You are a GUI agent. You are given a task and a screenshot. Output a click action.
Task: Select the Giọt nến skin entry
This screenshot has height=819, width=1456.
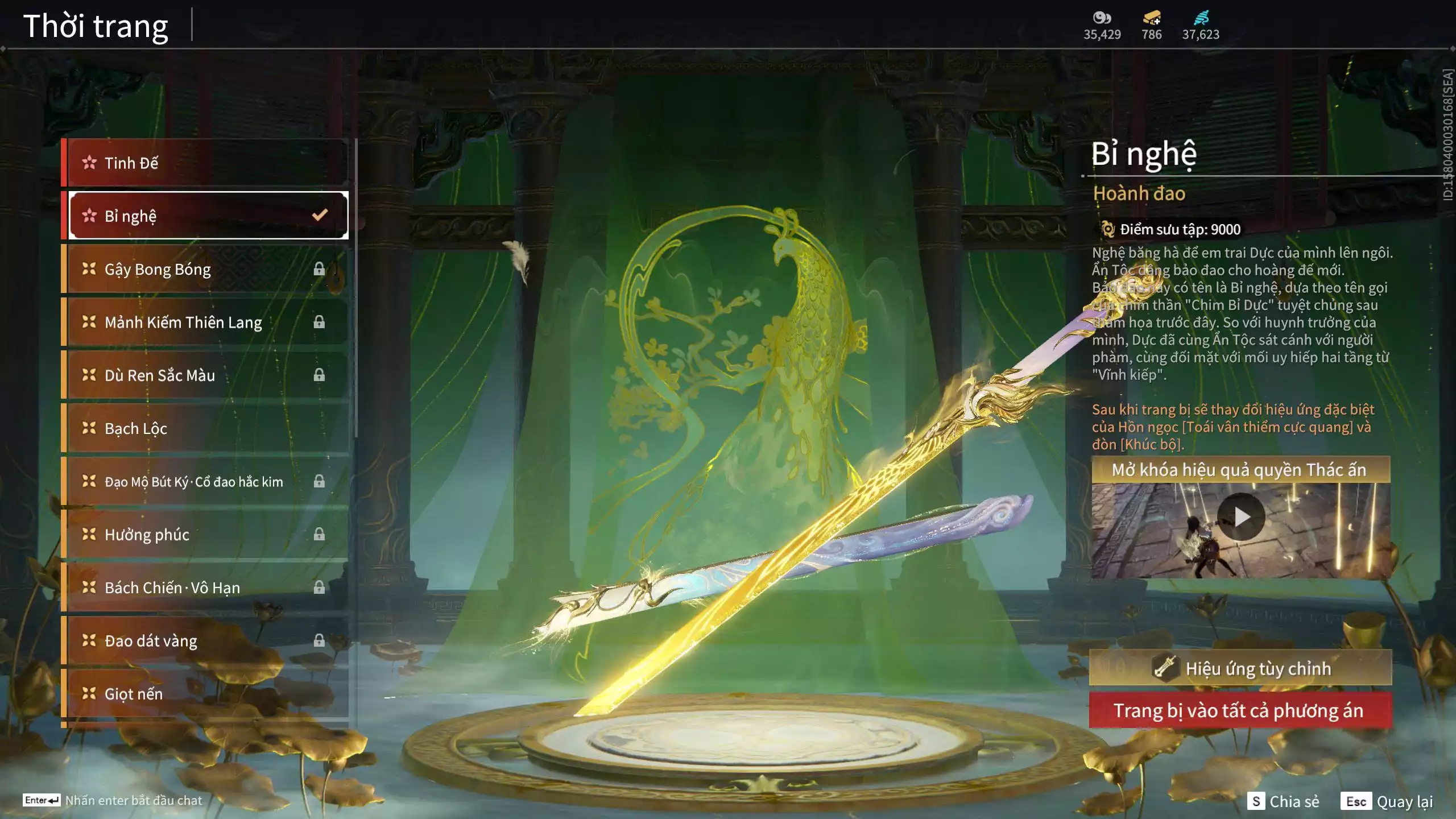[x=206, y=694]
